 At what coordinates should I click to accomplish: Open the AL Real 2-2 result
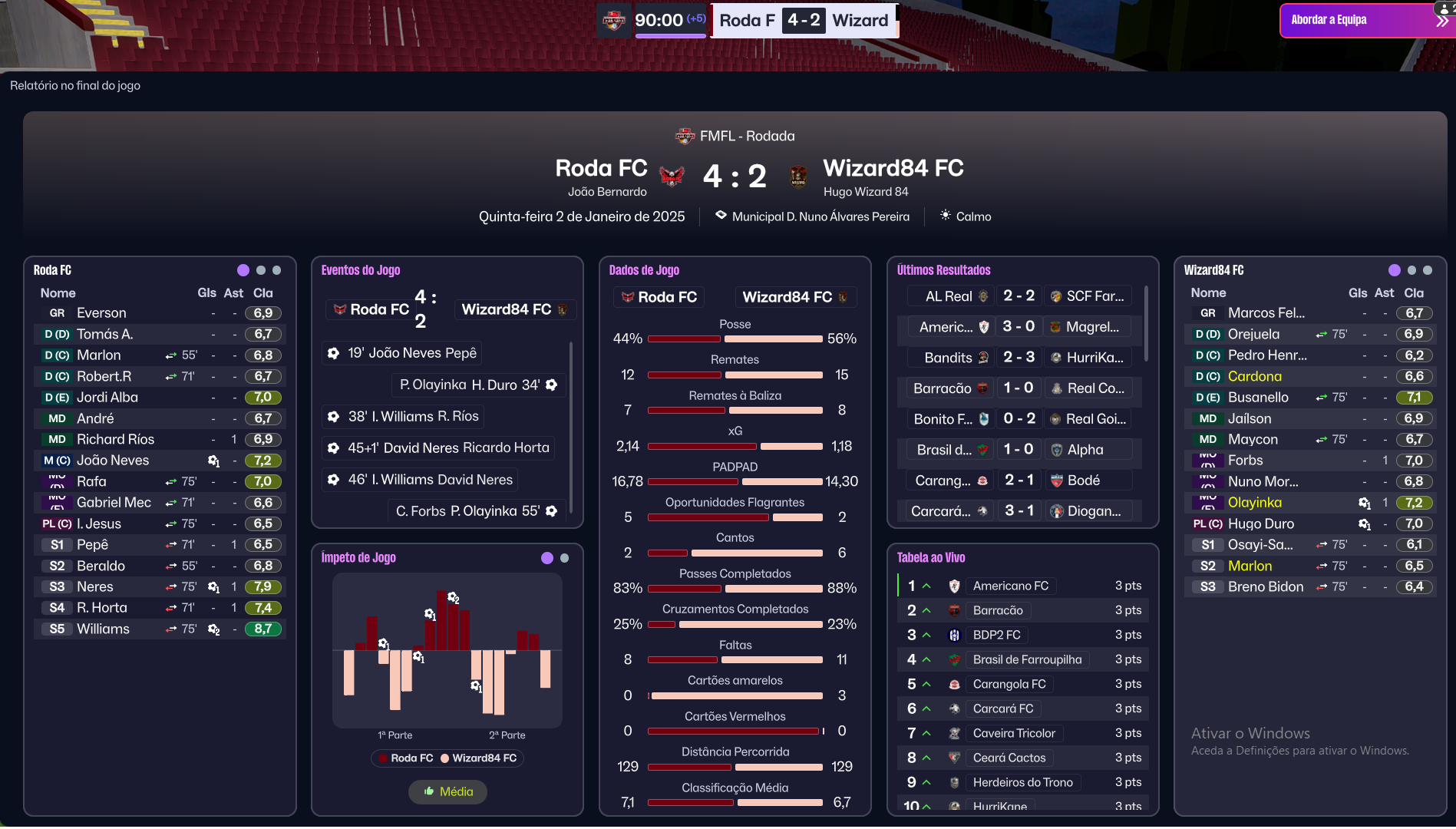pos(1018,296)
